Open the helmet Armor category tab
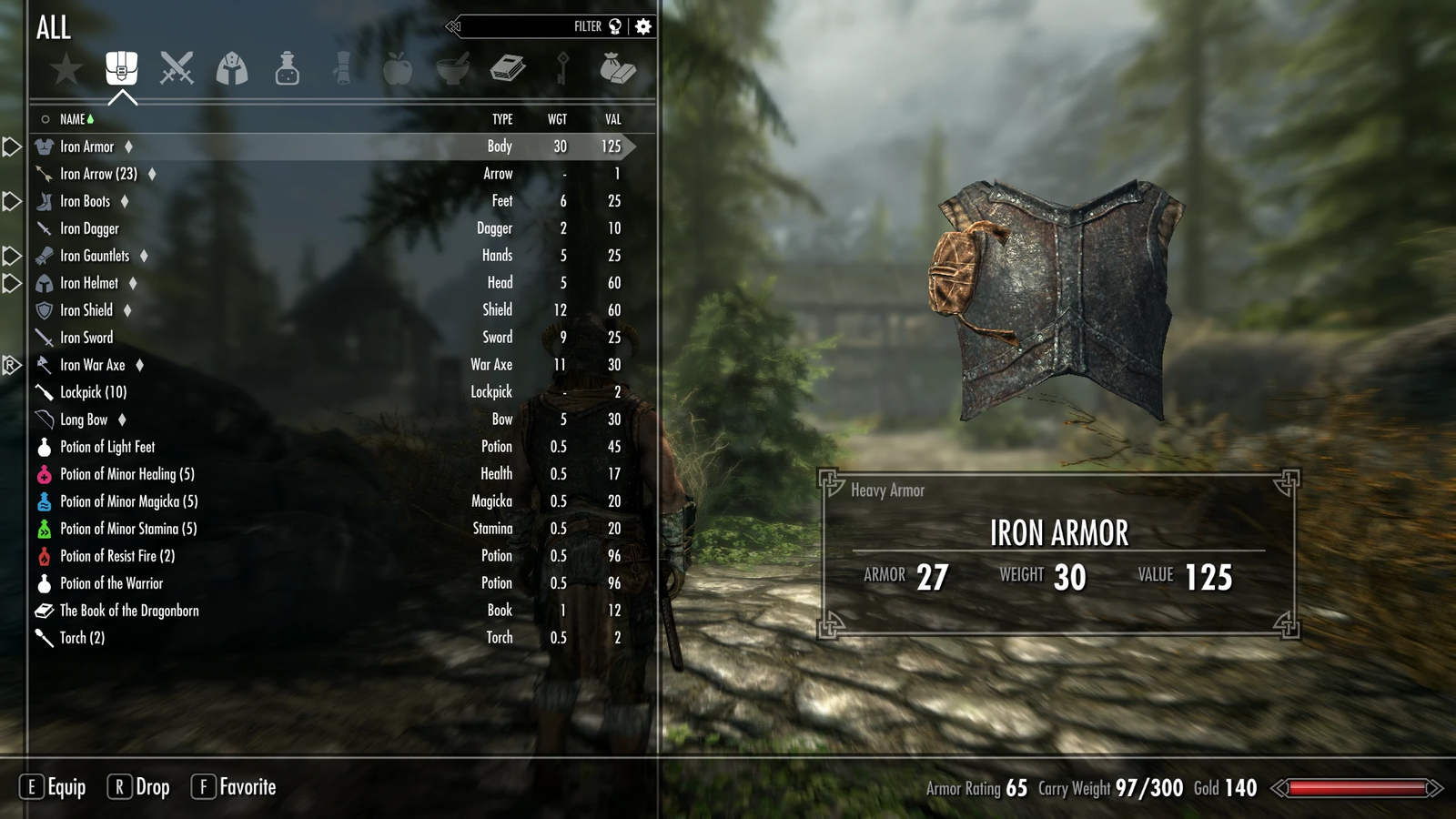The width and height of the screenshot is (1456, 819). coord(232,69)
